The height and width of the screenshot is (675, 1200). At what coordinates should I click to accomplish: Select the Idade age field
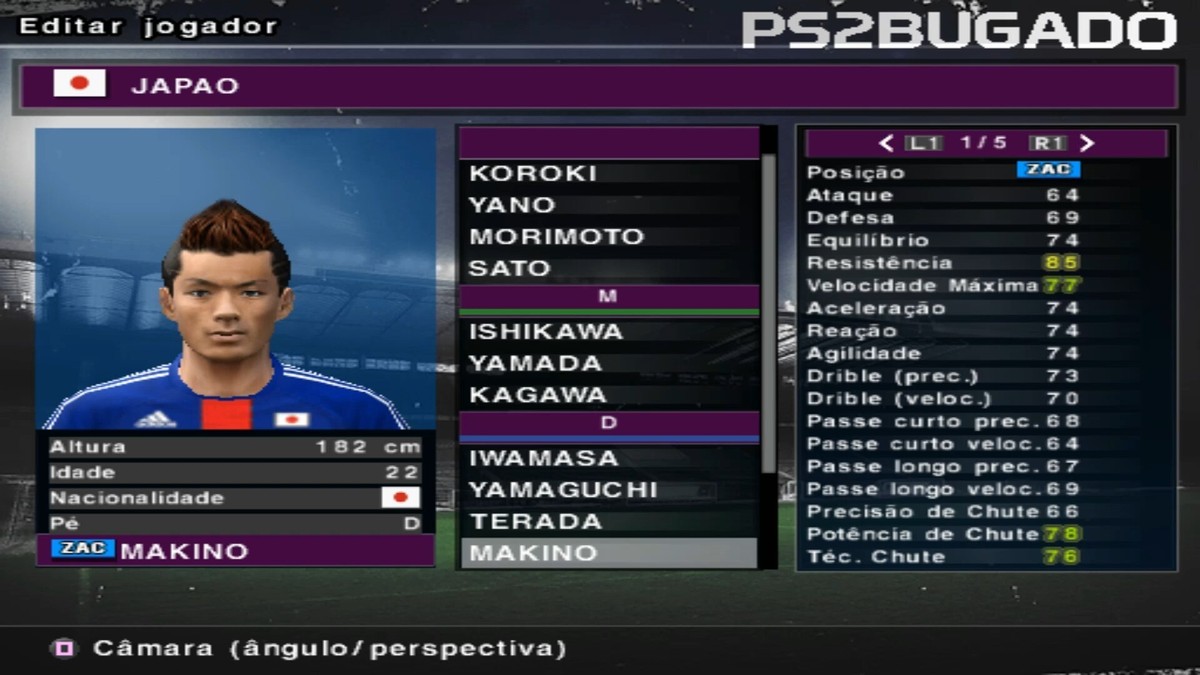pos(236,472)
